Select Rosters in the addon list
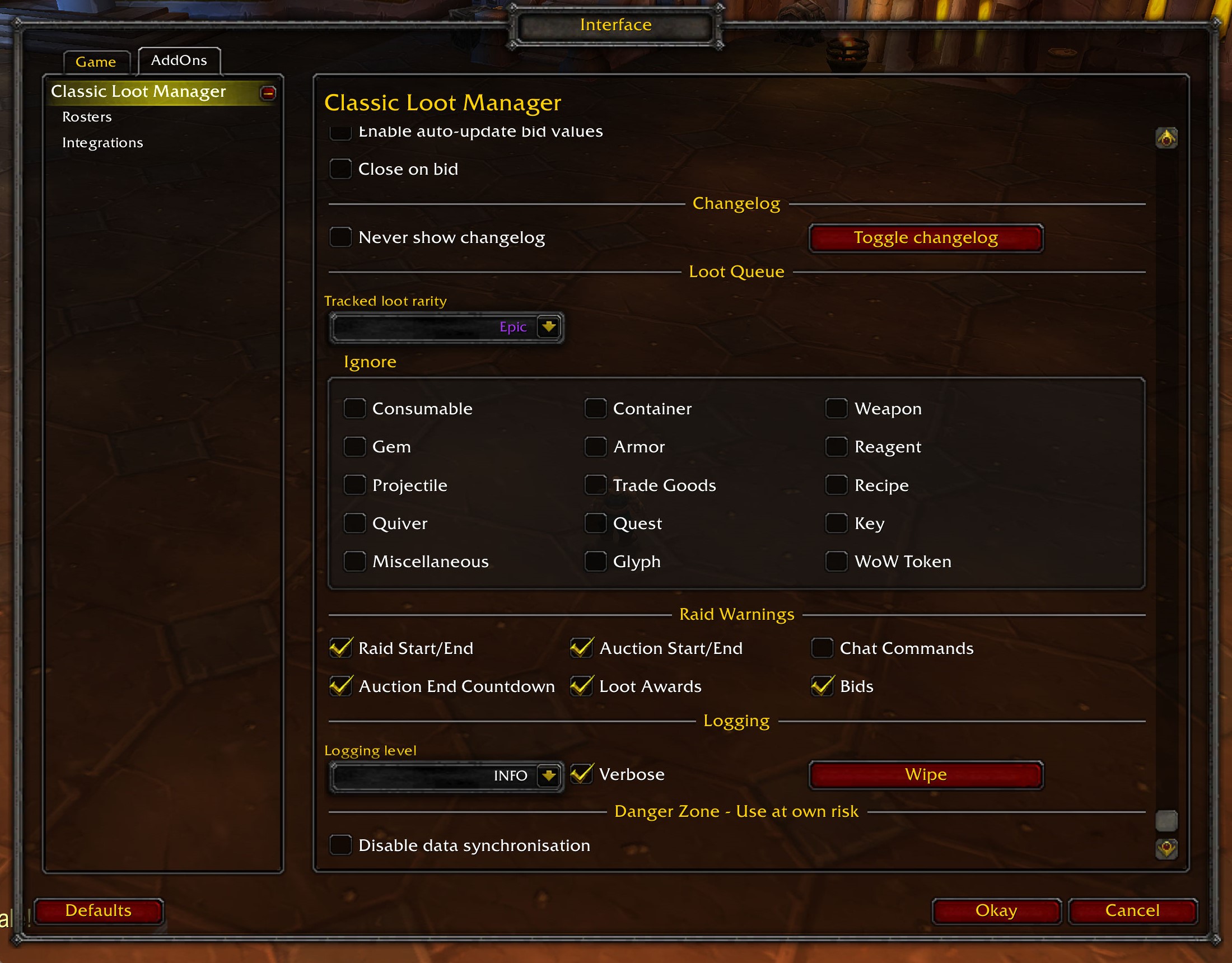This screenshot has height=963, width=1232. (87, 117)
